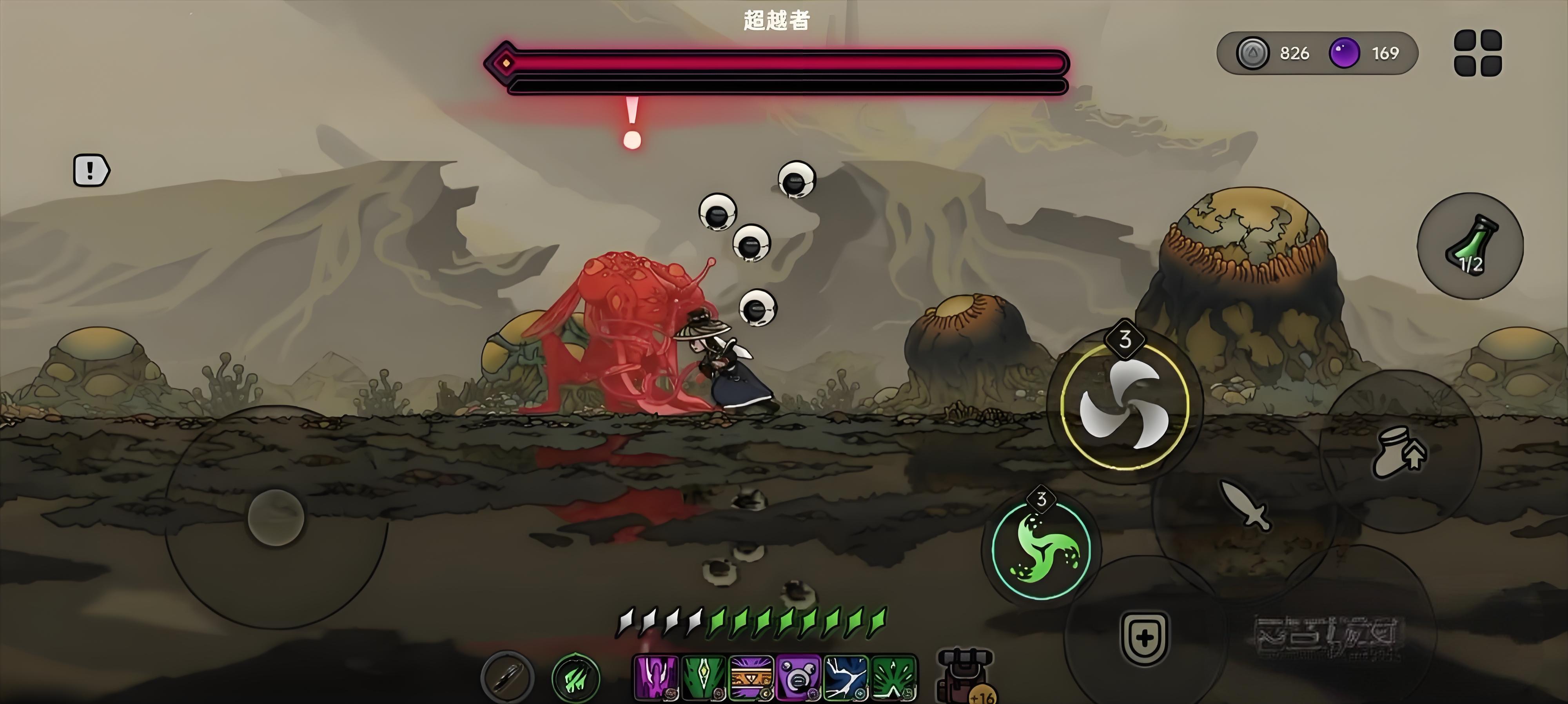Attack with the sword button
Viewport: 1568px width, 704px height.
(x=1245, y=505)
